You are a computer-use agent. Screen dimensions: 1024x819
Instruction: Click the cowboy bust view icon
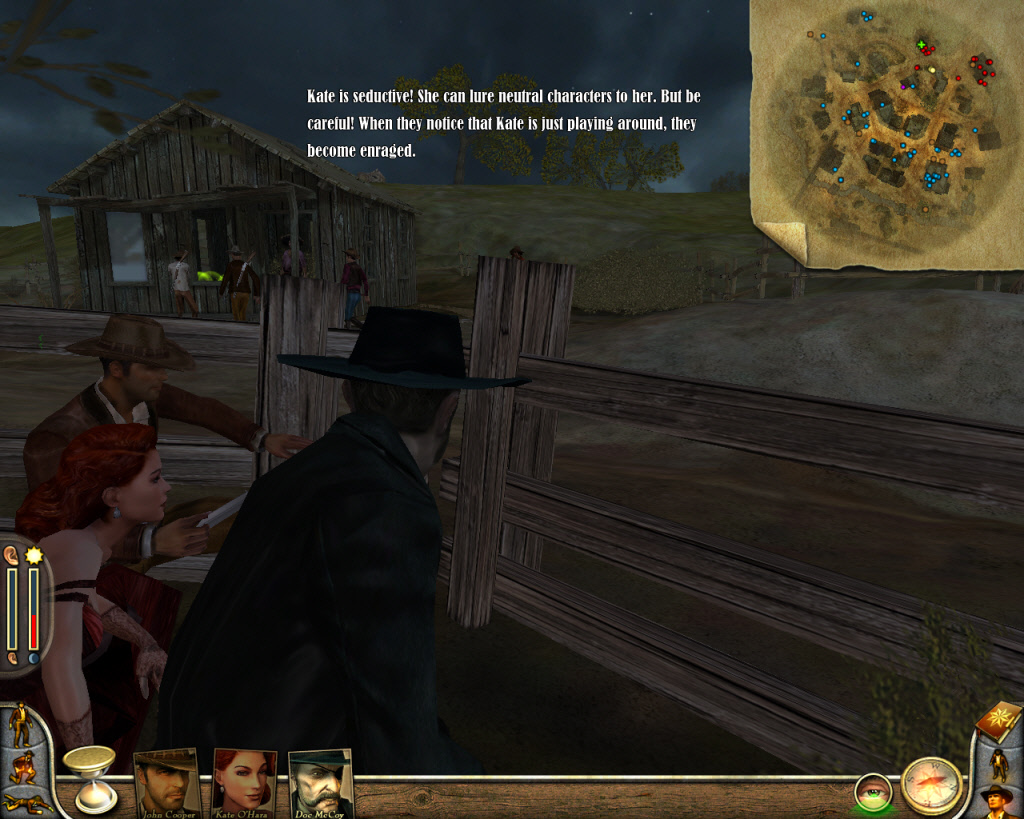pos(997,800)
